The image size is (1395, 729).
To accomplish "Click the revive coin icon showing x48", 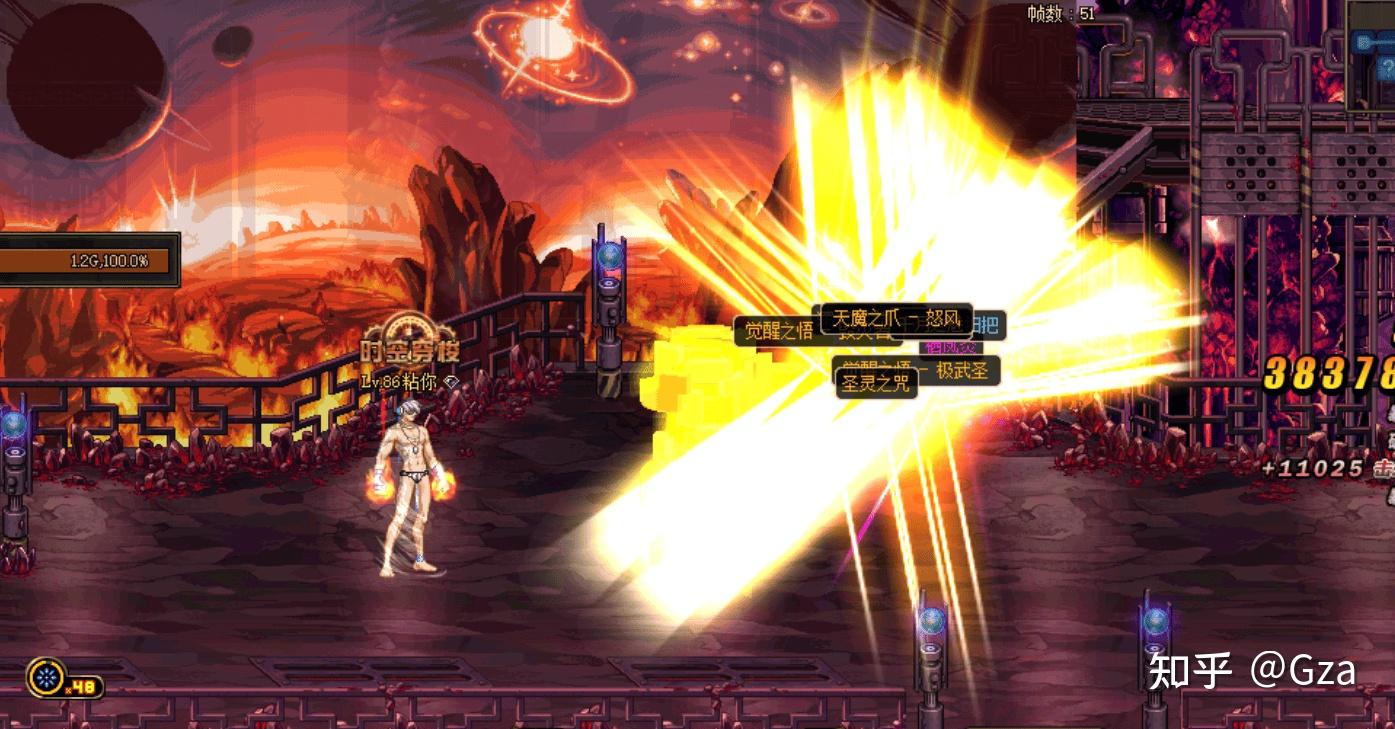I will click(46, 677).
